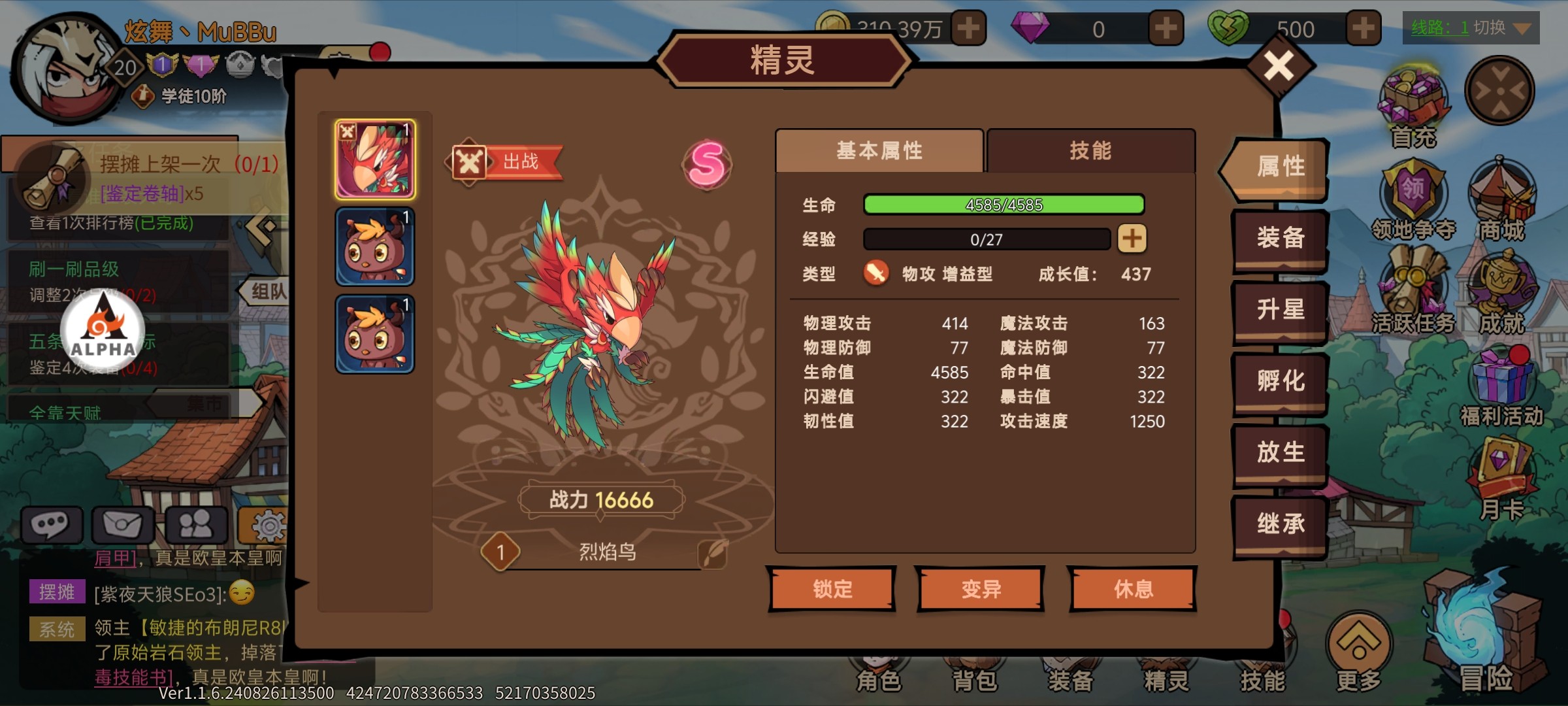Close the 精灵 spirit panel
This screenshot has width=1568, height=706.
pos(1279,66)
